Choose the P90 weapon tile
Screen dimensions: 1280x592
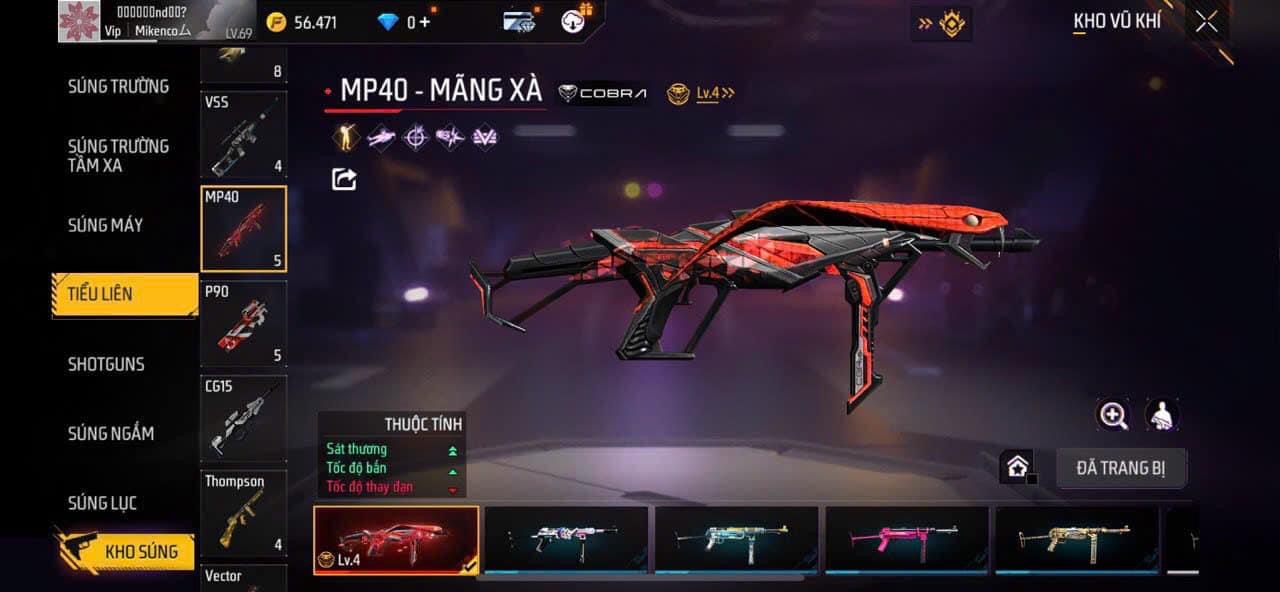[x=244, y=324]
